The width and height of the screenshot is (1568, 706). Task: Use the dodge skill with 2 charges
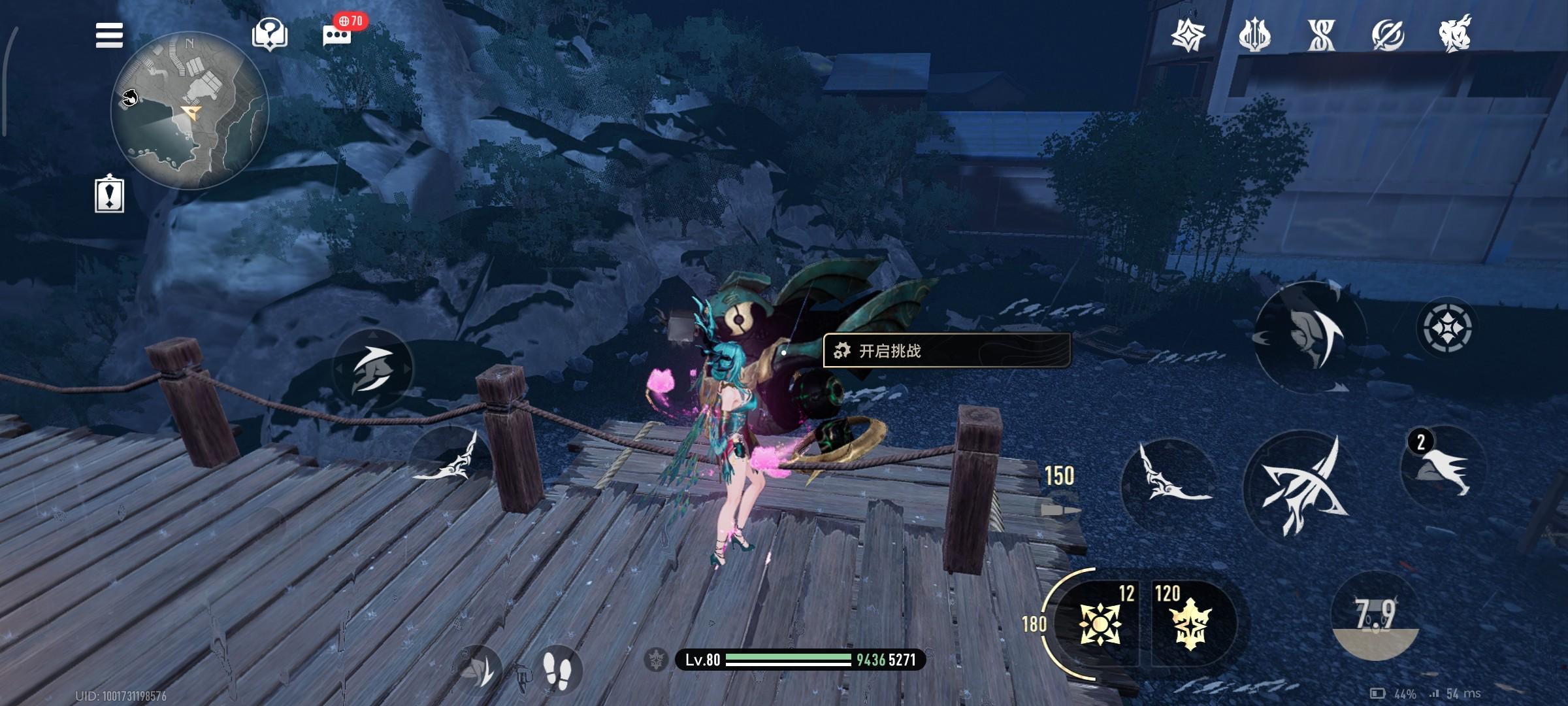coord(1444,467)
